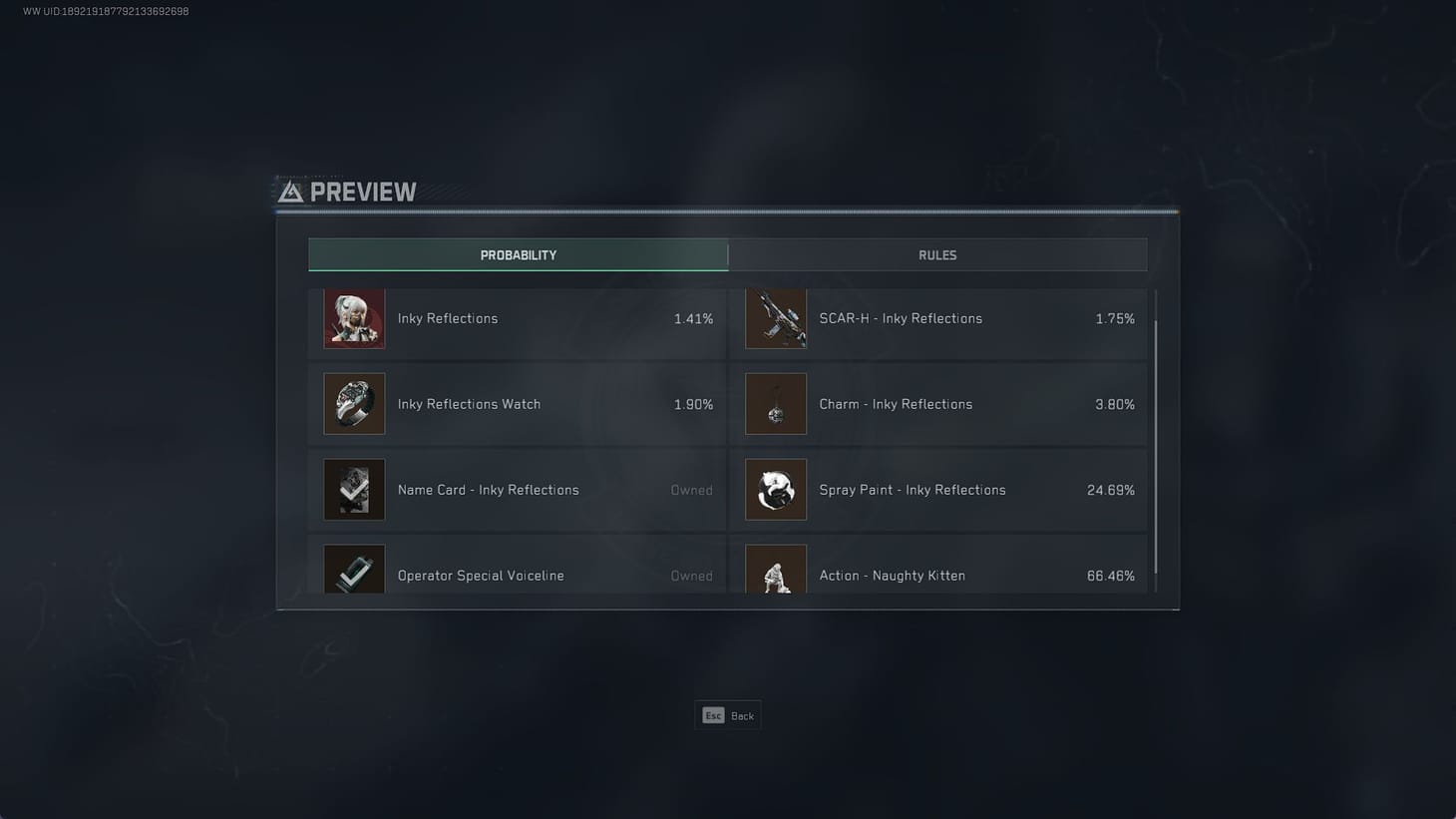Select the Inky Reflections operator portrait icon
This screenshot has width=1456, height=819.
tap(353, 318)
